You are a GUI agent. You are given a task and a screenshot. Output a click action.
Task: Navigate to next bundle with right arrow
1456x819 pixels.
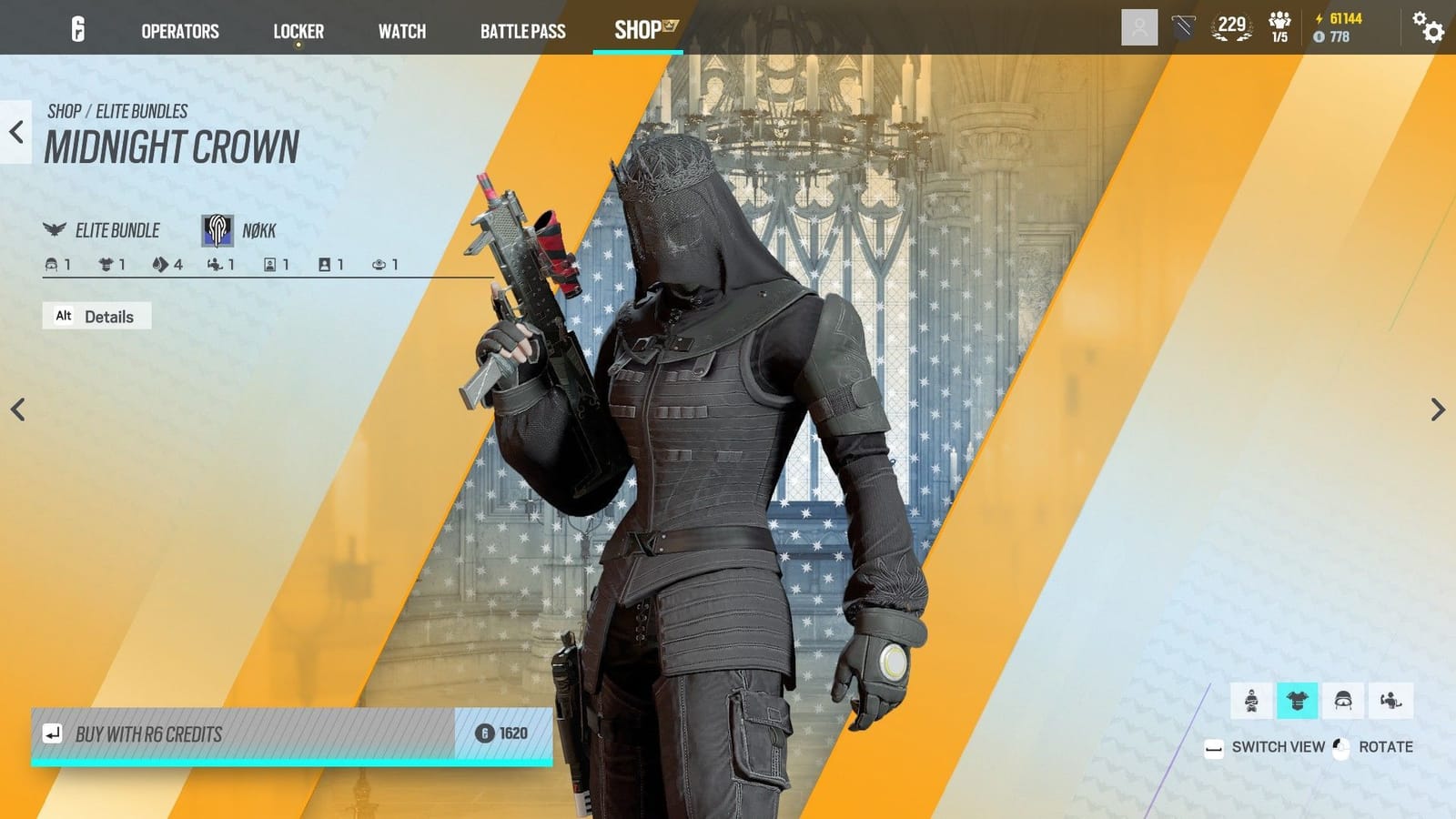[1439, 409]
